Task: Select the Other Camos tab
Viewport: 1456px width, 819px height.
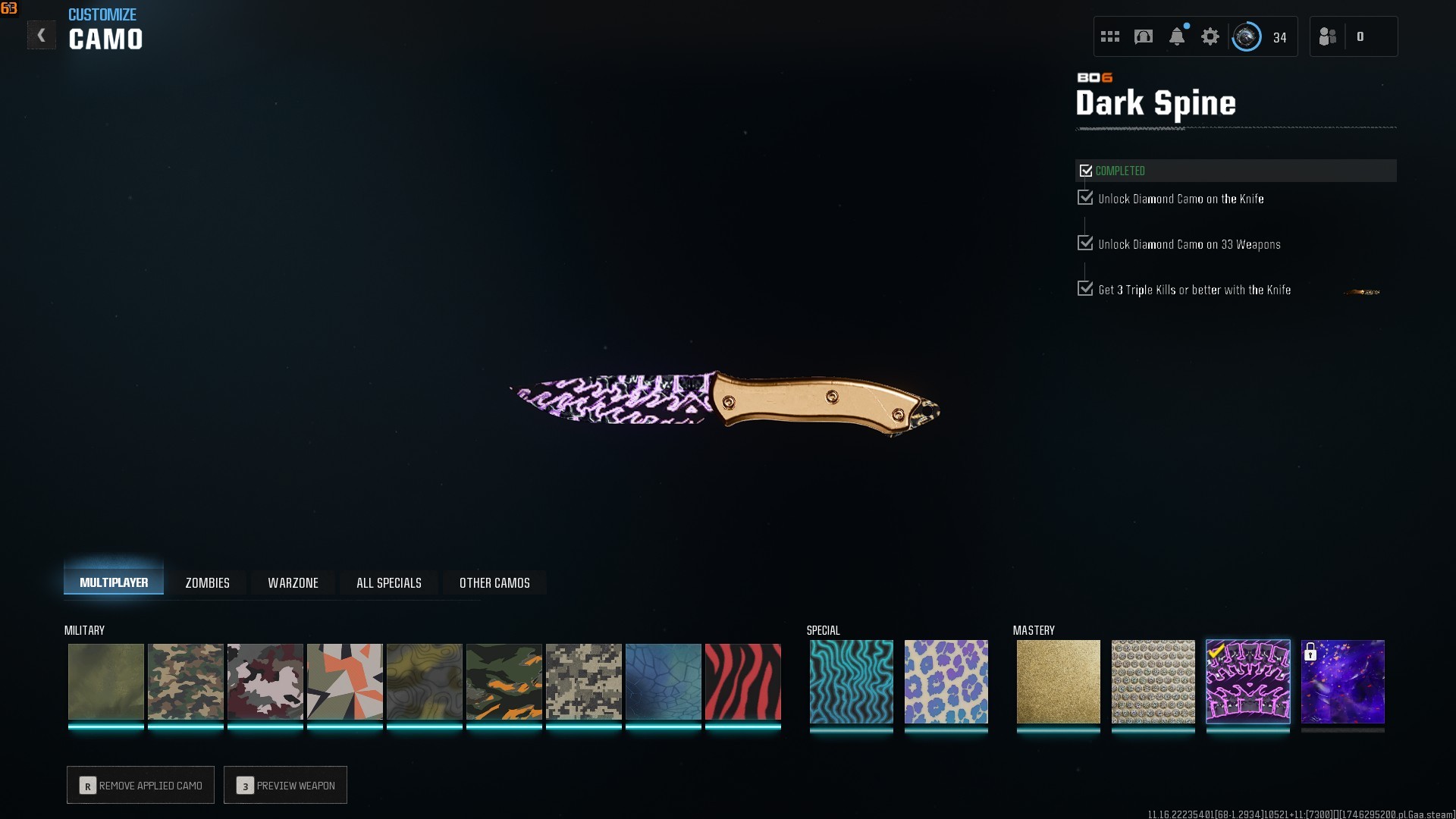Action: 494,582
